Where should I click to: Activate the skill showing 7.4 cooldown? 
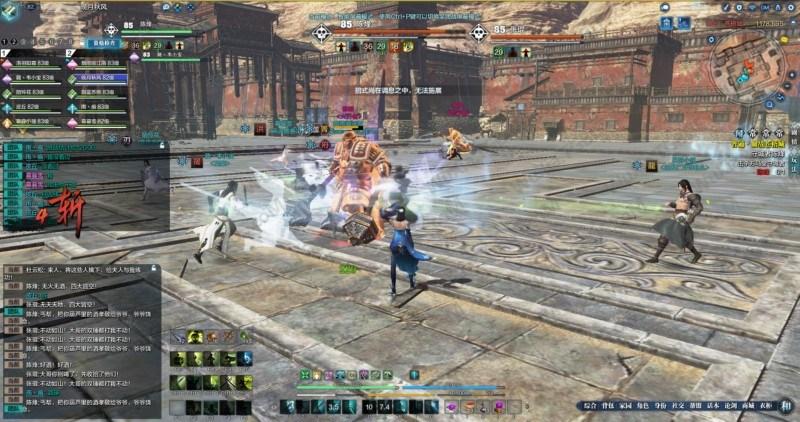pyautogui.click(x=385, y=406)
